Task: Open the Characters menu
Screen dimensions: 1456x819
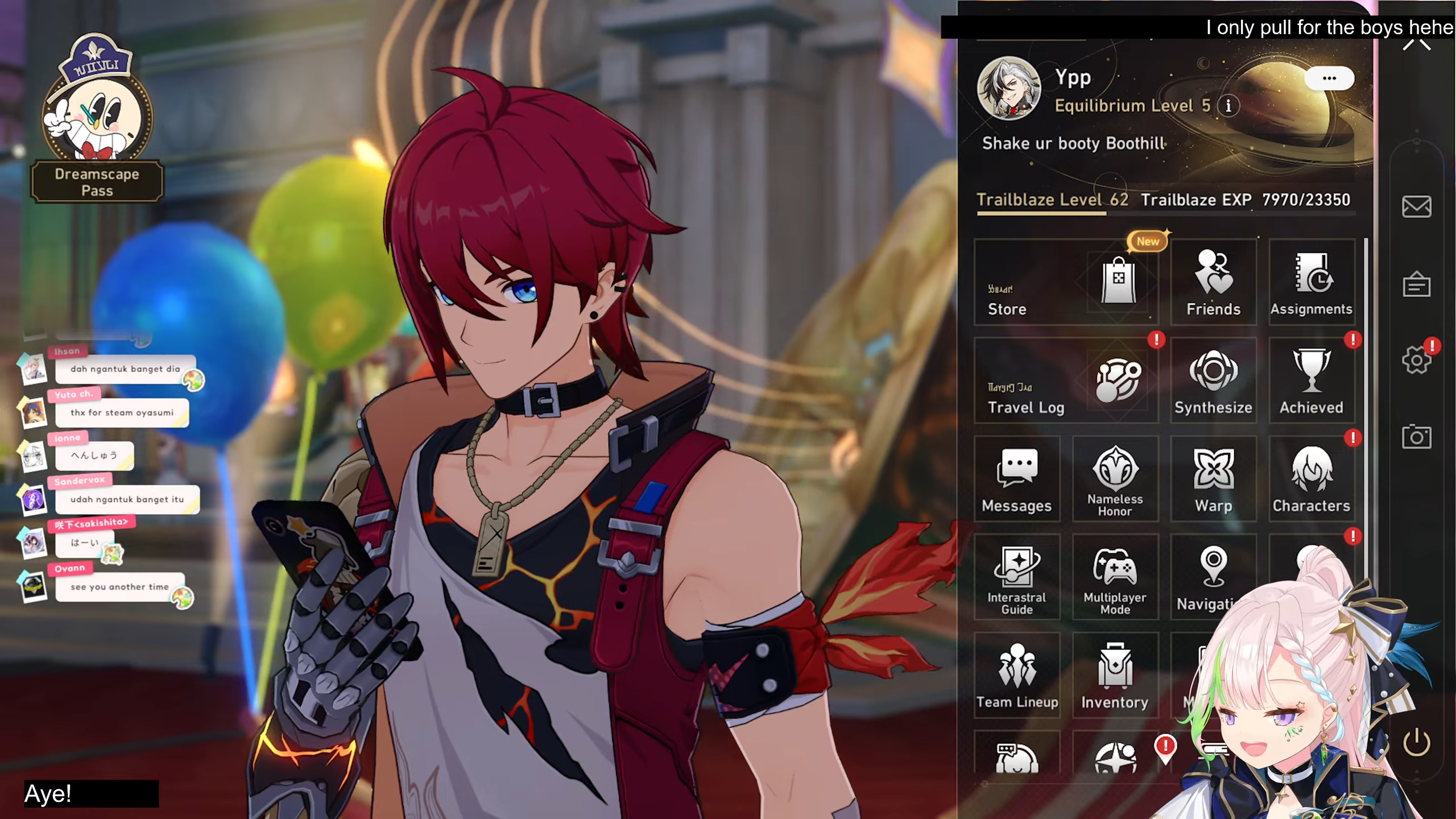Action: pyautogui.click(x=1311, y=479)
